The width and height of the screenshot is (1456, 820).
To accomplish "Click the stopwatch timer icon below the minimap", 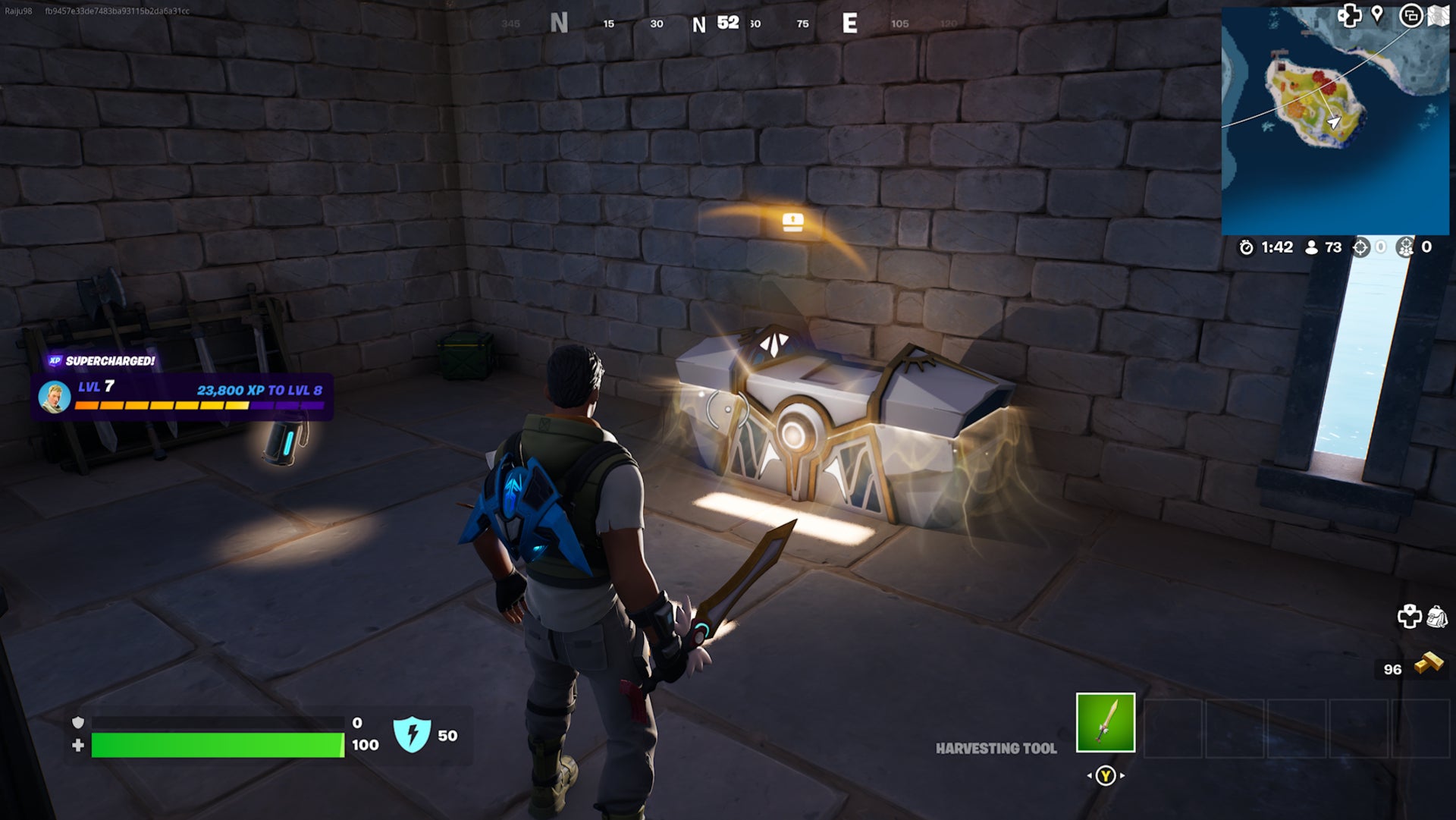I will (1246, 247).
